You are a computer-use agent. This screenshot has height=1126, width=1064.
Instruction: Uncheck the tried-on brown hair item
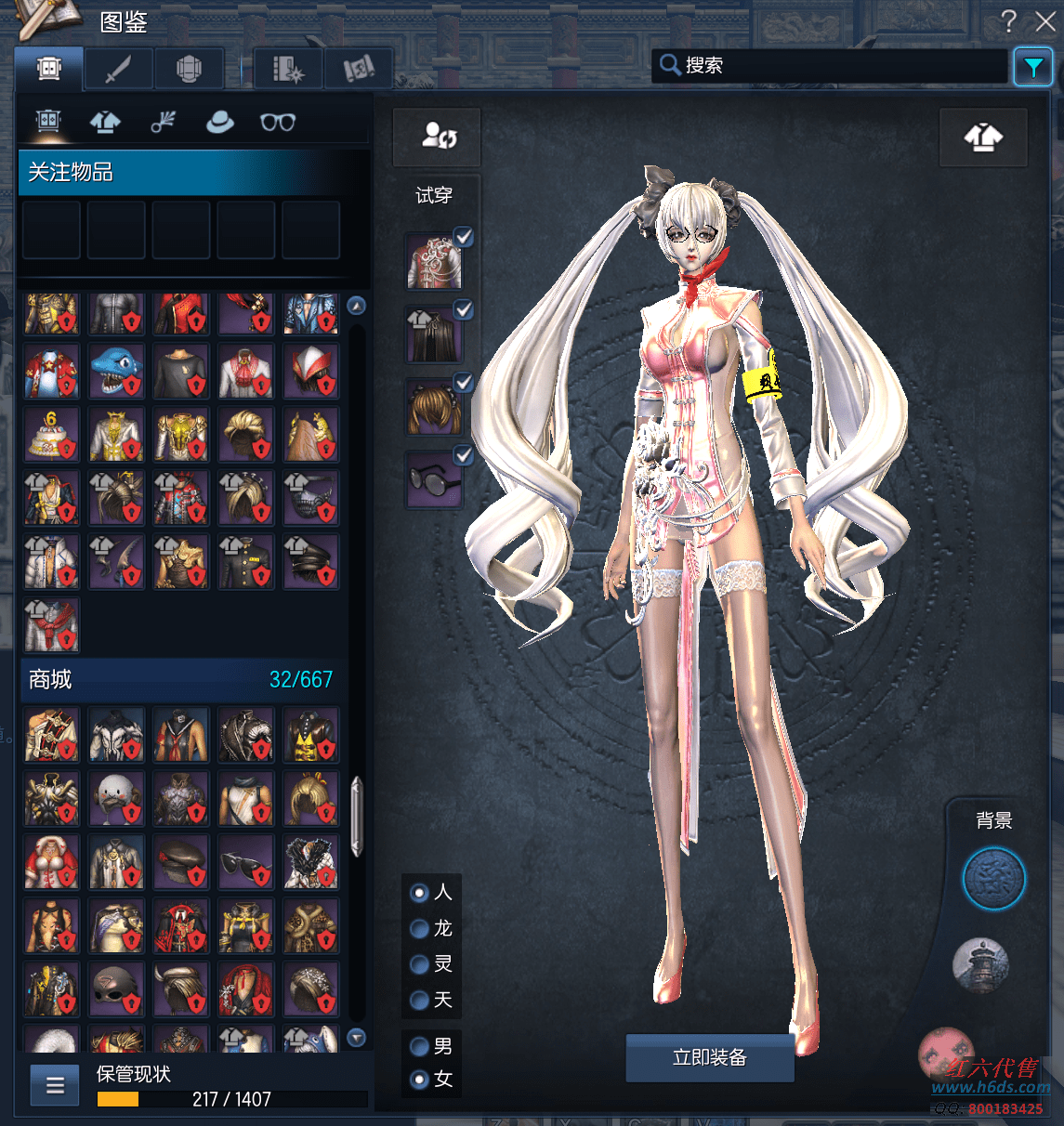click(463, 383)
